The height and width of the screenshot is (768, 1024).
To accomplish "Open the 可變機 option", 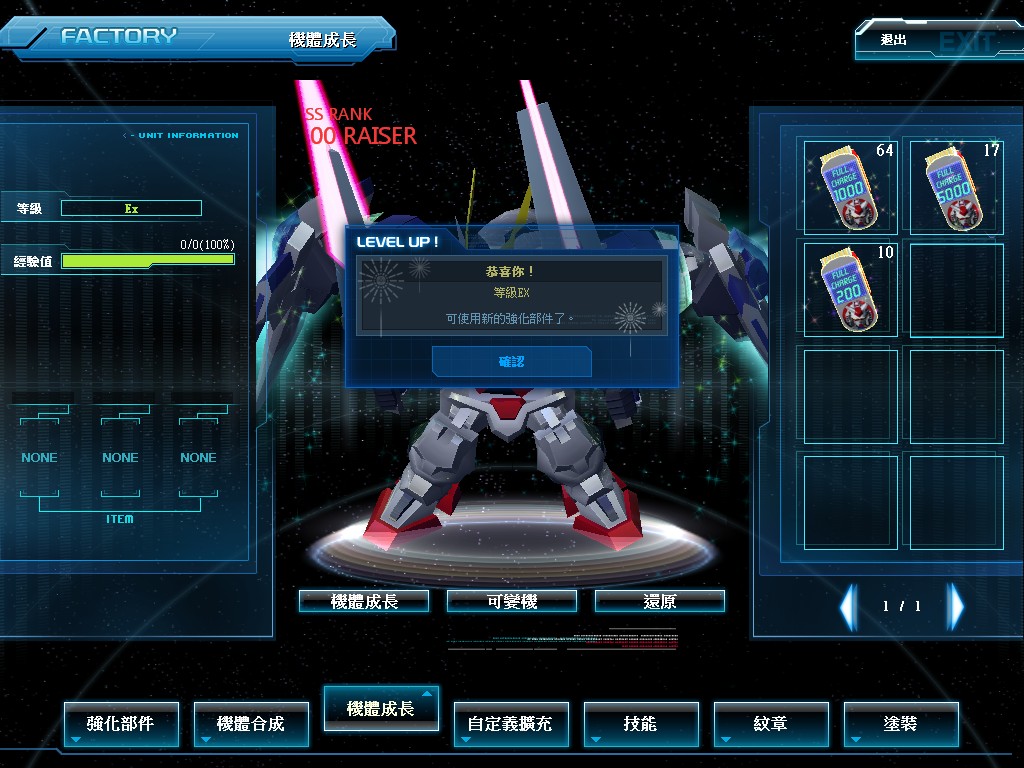I will [512, 601].
